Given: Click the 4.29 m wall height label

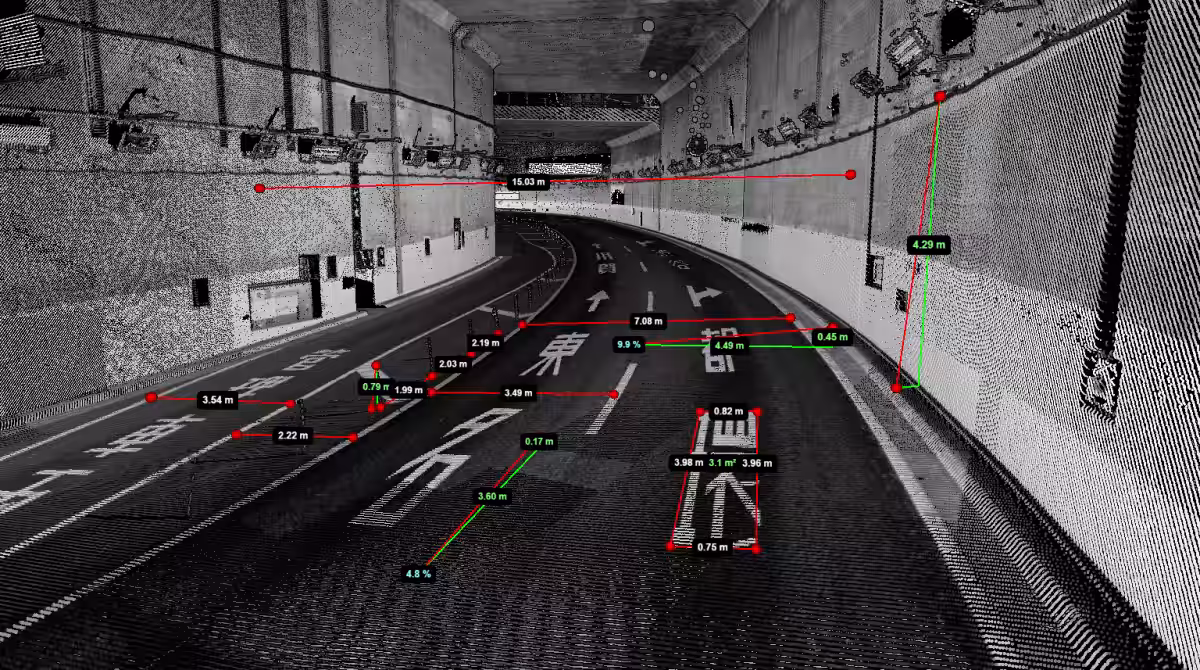Looking at the screenshot, I should coord(929,243).
